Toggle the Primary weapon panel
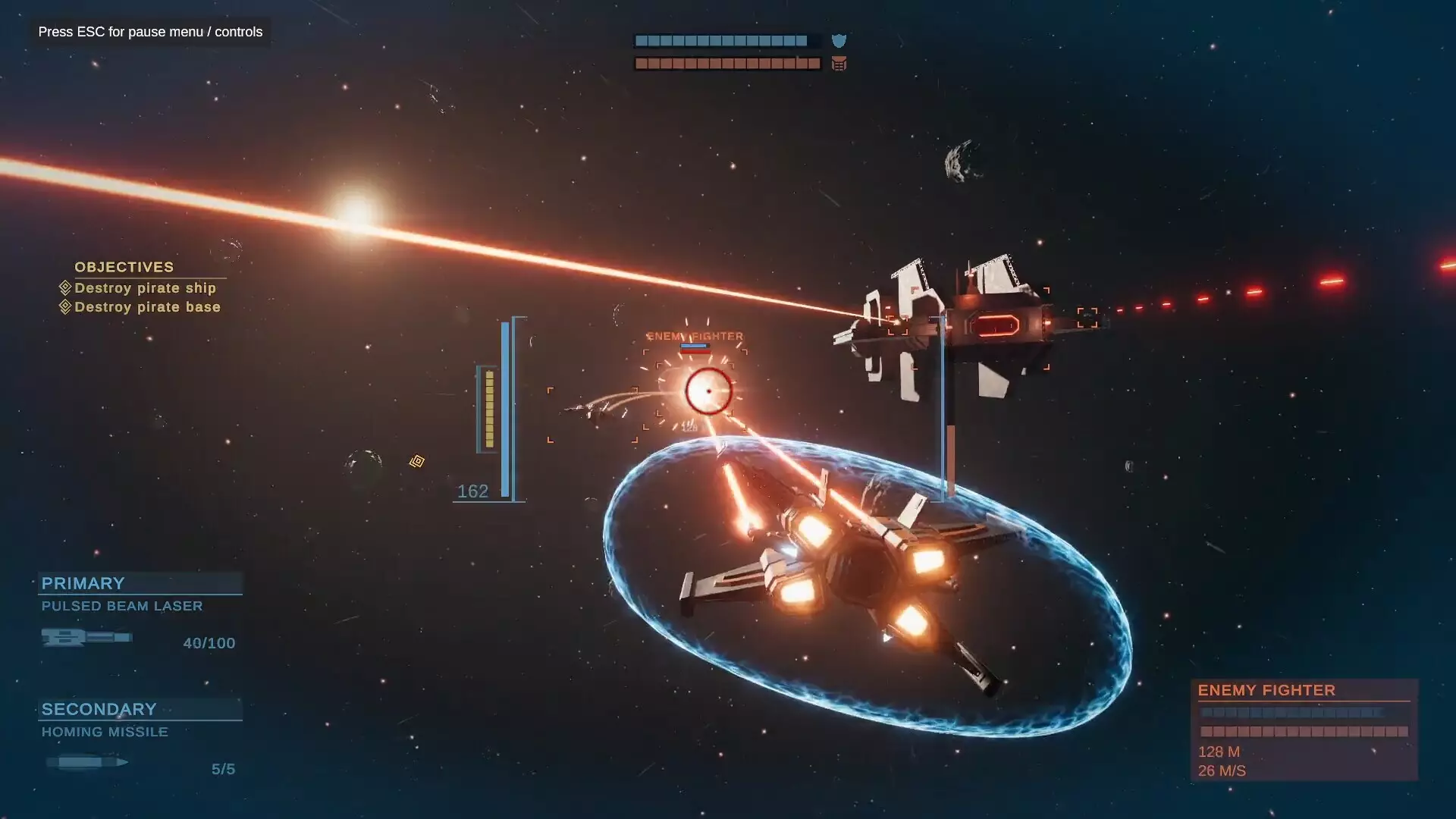The width and height of the screenshot is (1456, 819). pyautogui.click(x=83, y=583)
